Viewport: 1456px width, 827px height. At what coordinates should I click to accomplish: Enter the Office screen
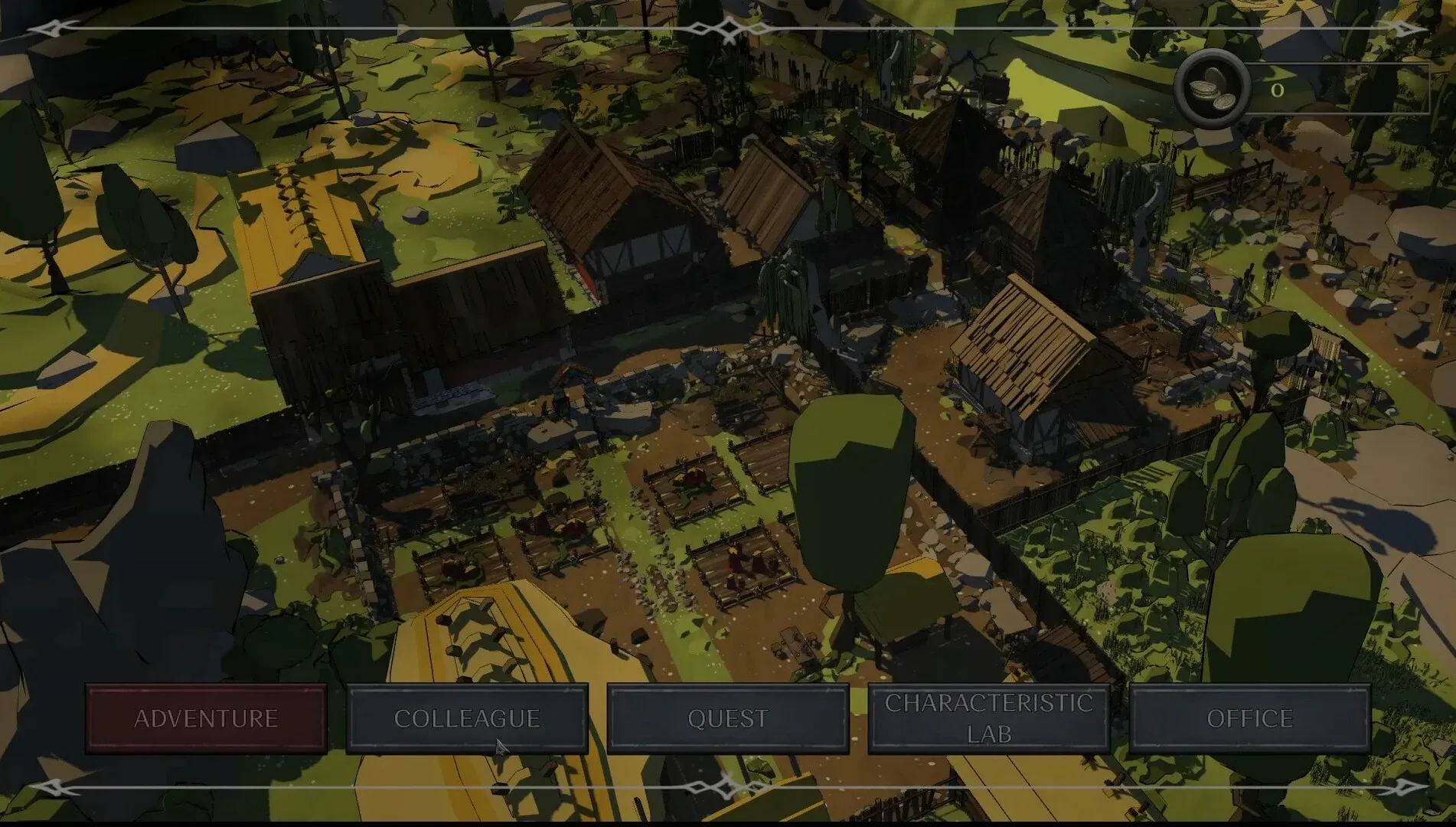coord(1249,718)
